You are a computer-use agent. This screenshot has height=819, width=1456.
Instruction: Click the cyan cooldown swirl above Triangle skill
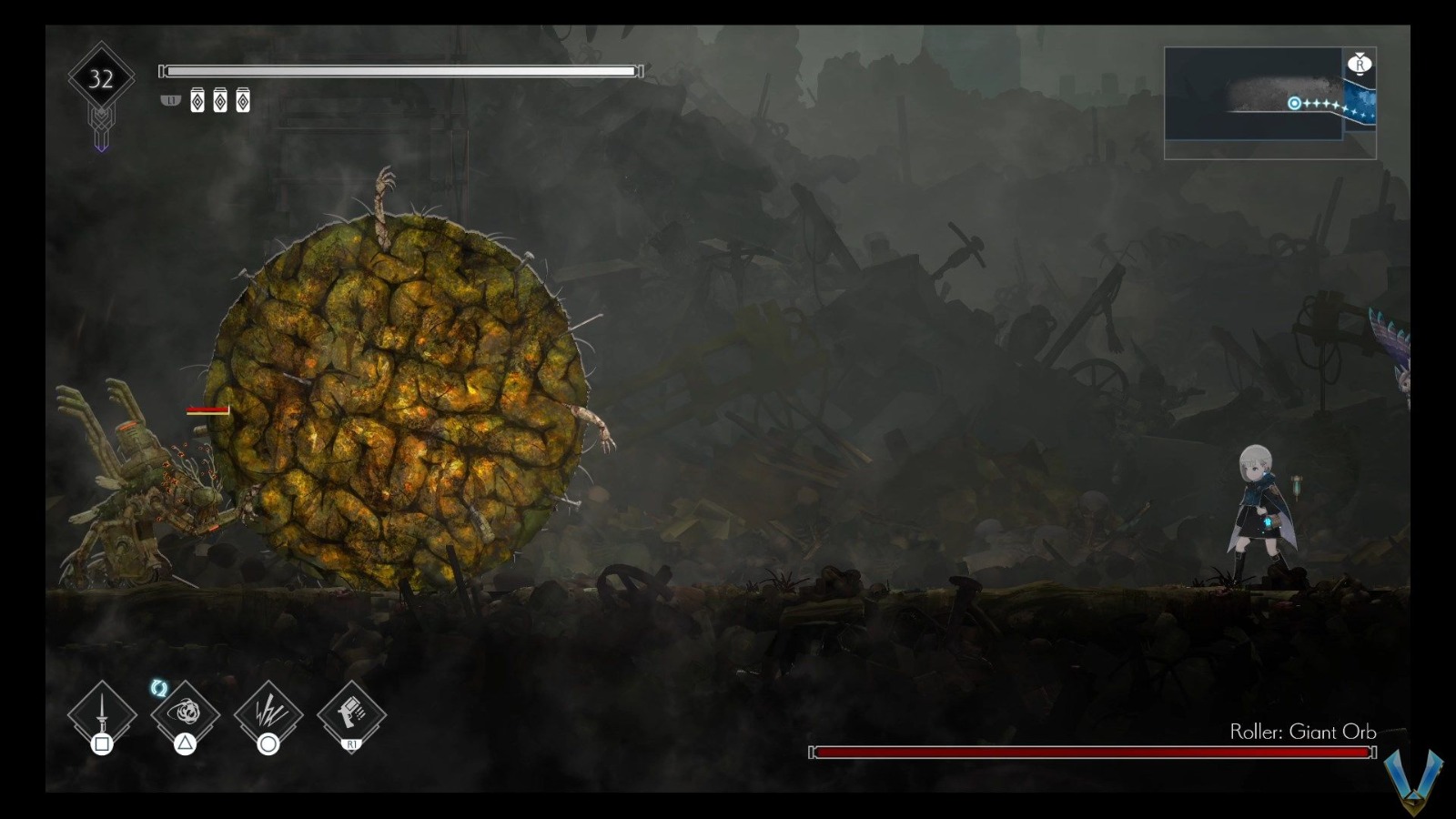point(159,688)
